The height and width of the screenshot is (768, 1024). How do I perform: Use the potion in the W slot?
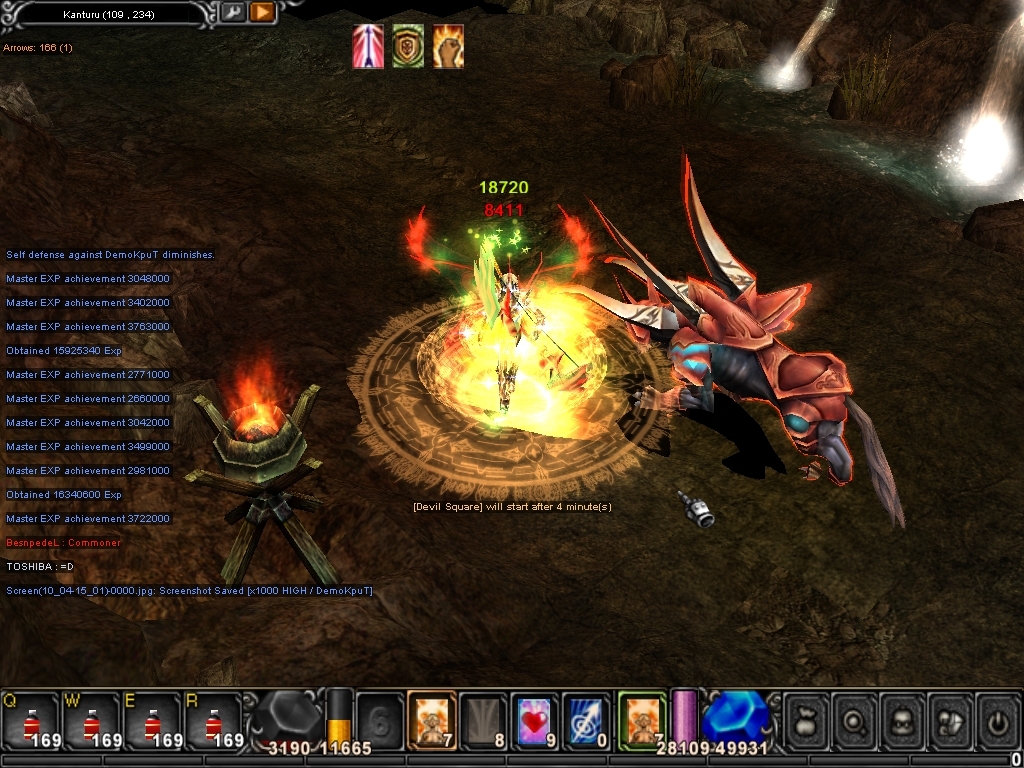click(x=92, y=720)
